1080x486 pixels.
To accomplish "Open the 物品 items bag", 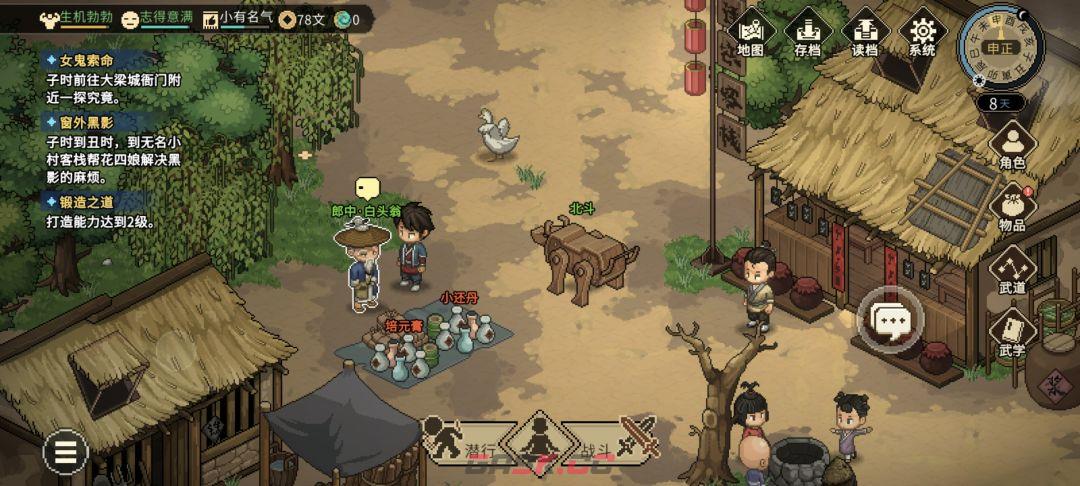I will (x=1012, y=208).
